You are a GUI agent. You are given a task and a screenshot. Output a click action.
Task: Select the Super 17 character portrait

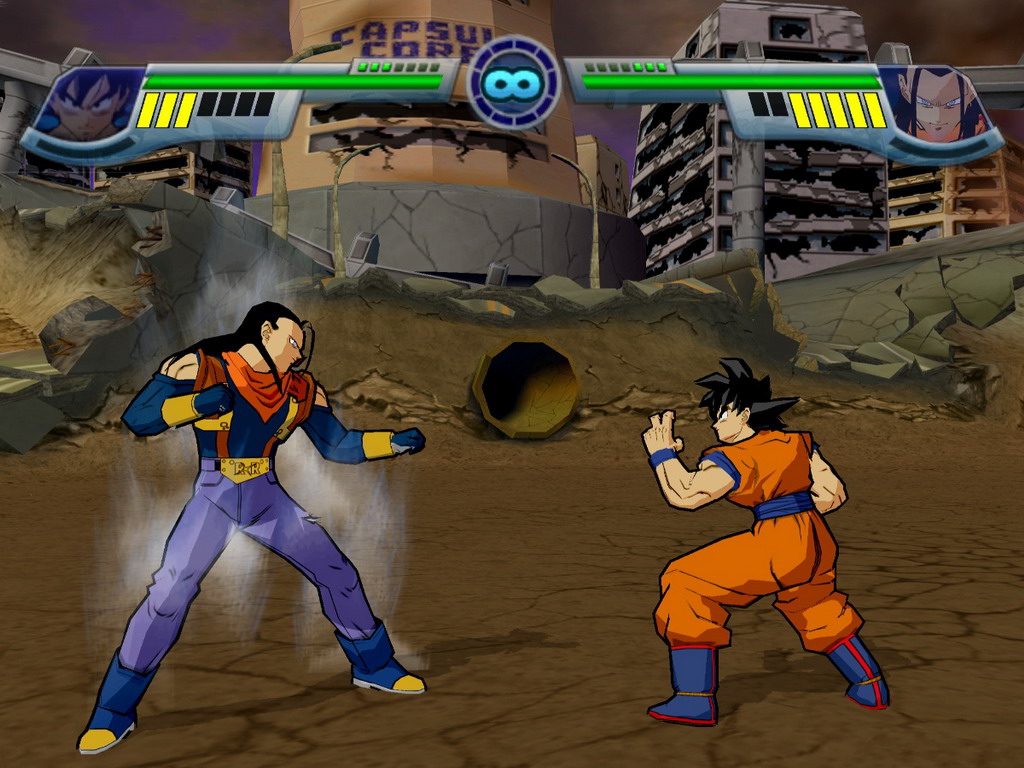click(x=938, y=105)
